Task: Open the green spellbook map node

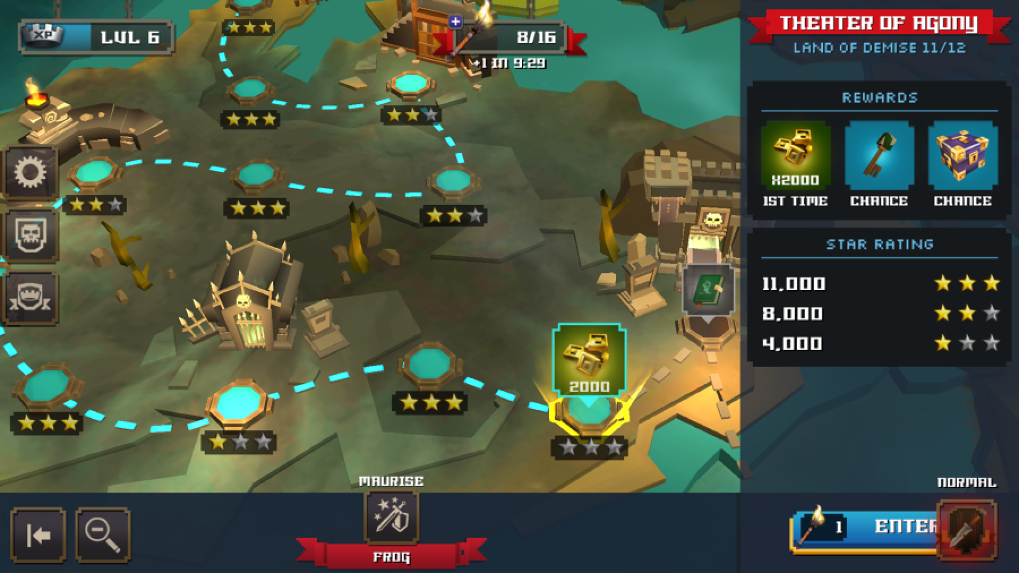Action: tap(708, 290)
